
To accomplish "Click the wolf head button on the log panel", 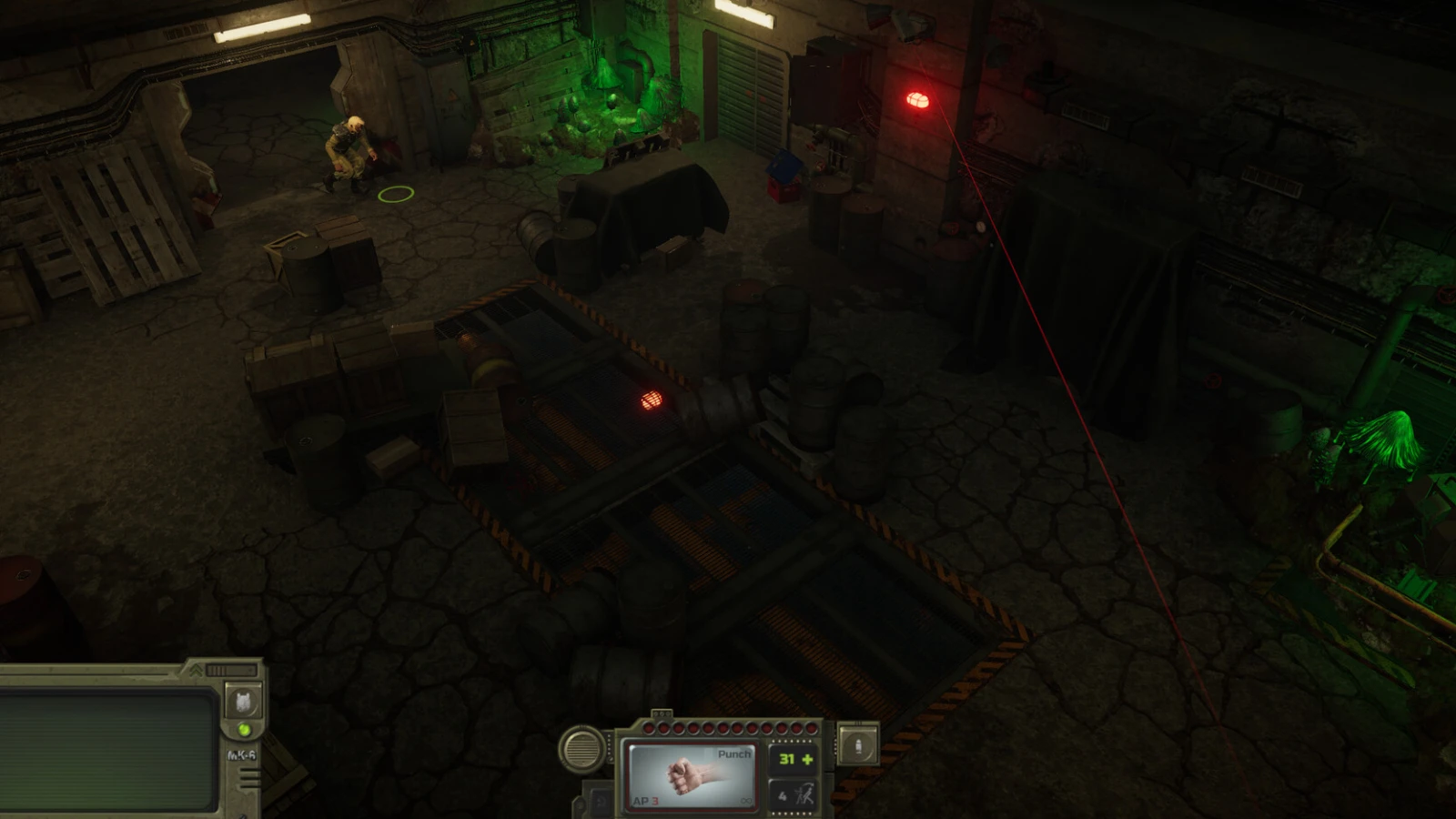I will 243,701.
